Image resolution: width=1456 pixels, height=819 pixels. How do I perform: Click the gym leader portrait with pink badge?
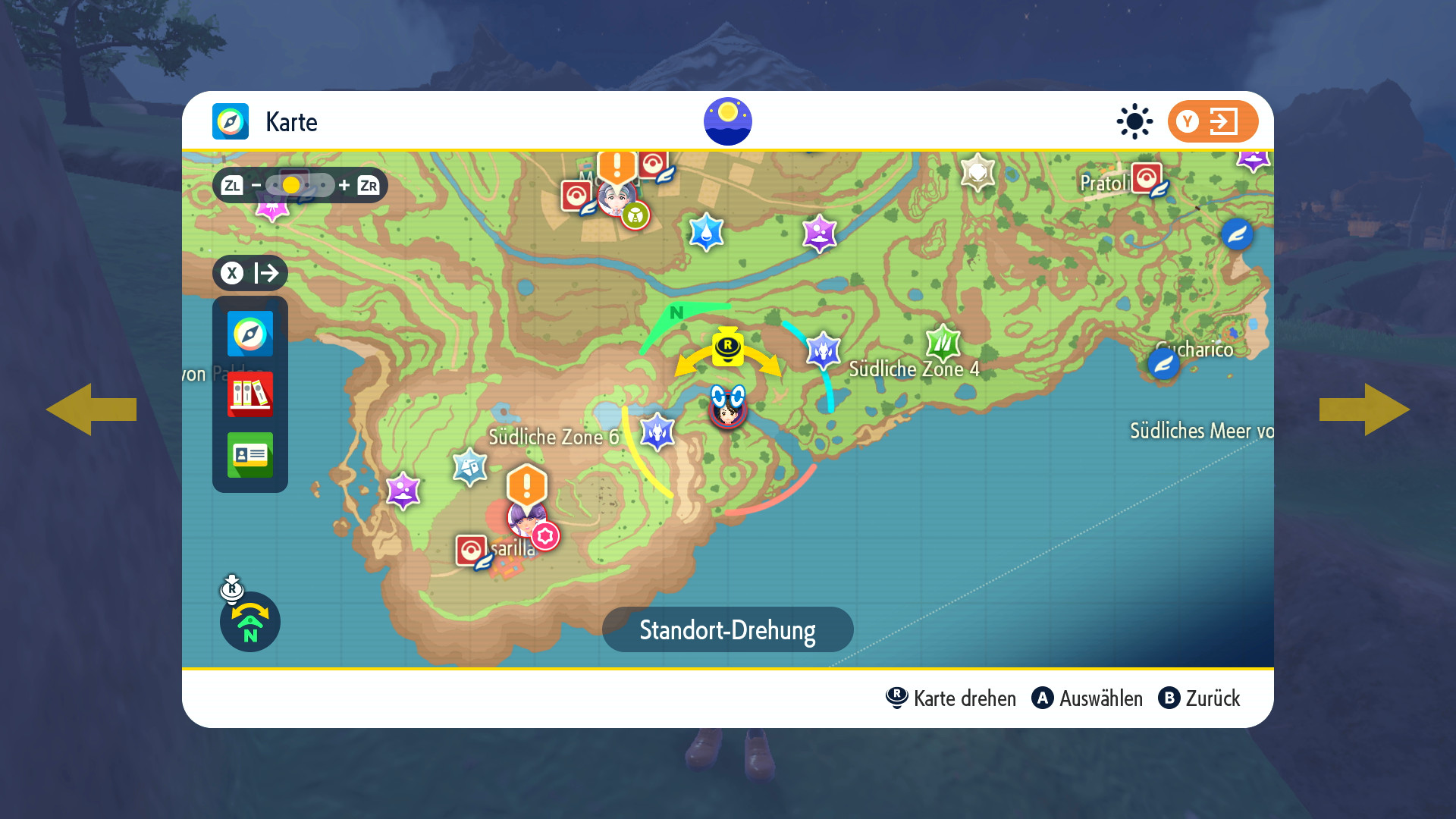527,519
